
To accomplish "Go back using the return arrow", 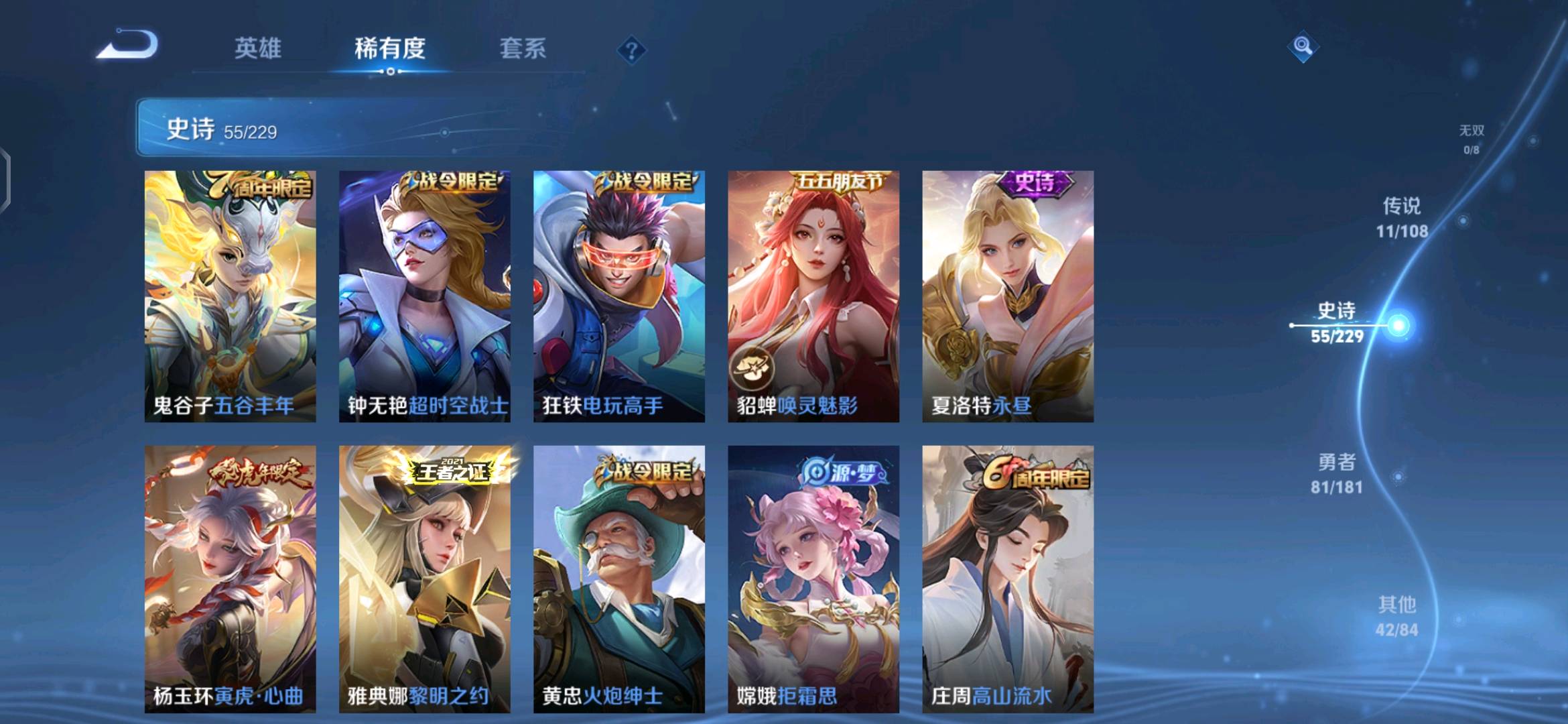I will click(x=127, y=46).
